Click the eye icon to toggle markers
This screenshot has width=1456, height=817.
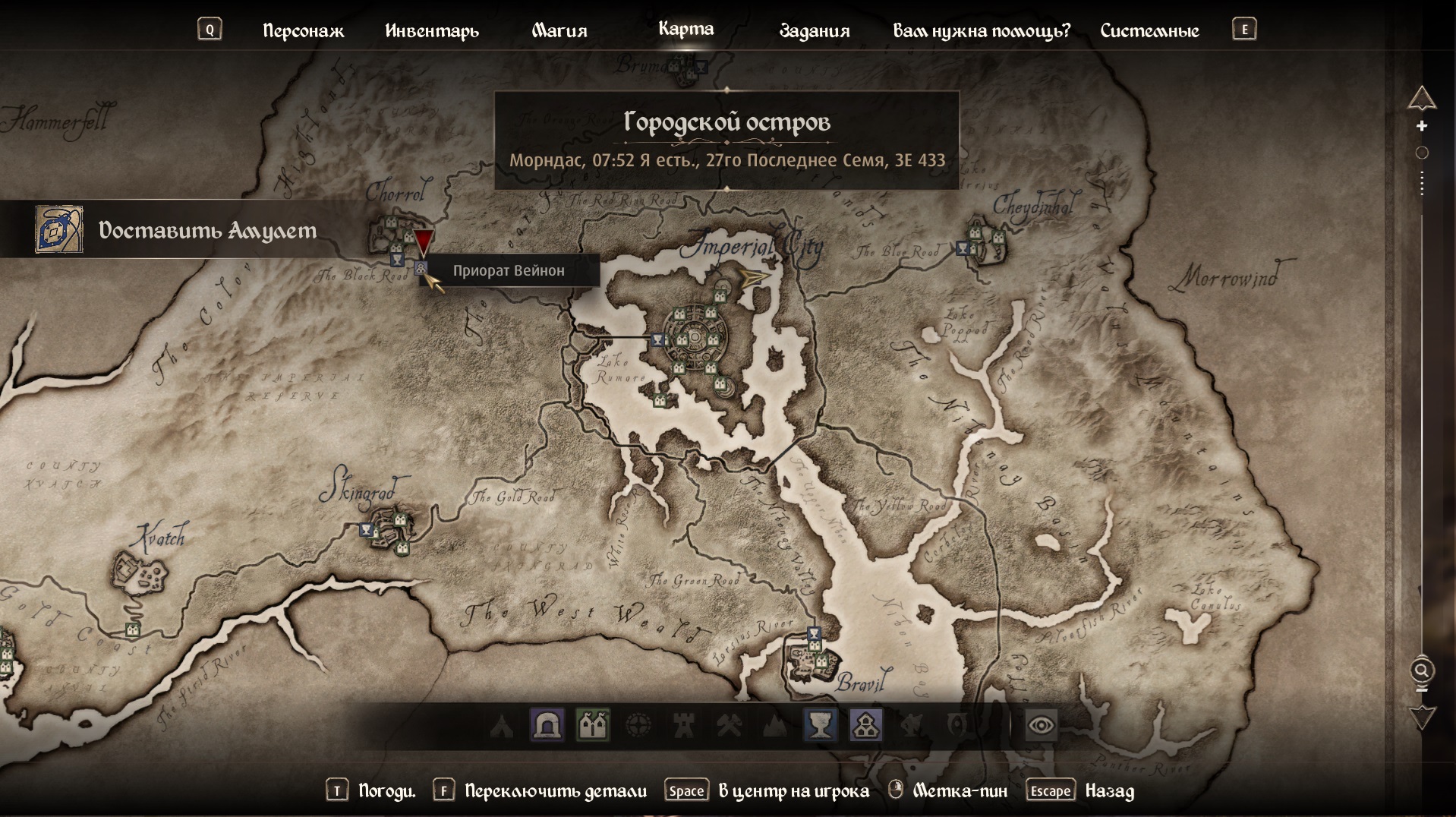click(1040, 726)
